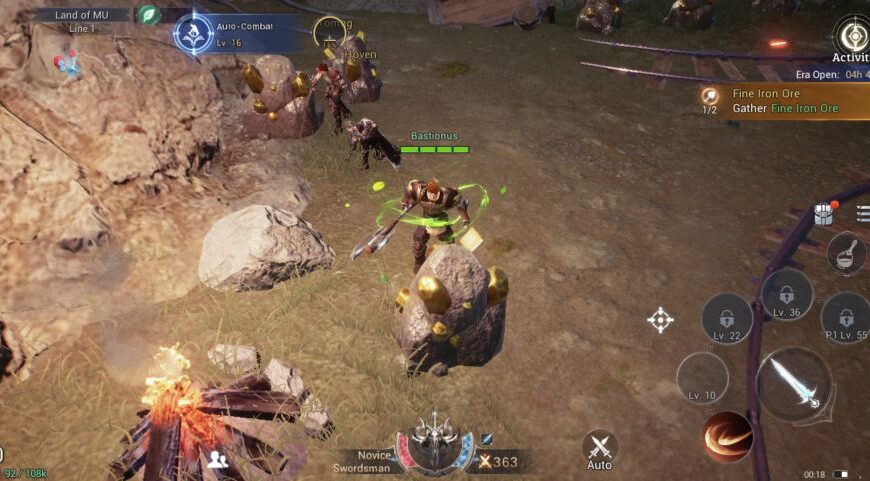Tap the locked Lv. 22 skill slot
The width and height of the screenshot is (870, 481).
coord(727,318)
